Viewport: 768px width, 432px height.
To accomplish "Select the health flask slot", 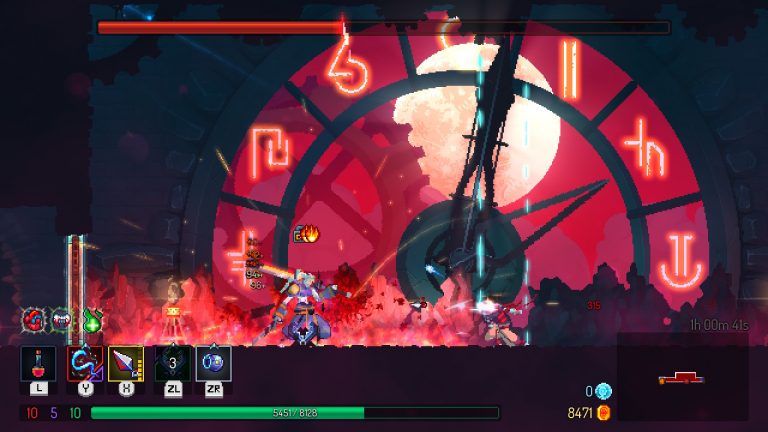I will [38, 363].
